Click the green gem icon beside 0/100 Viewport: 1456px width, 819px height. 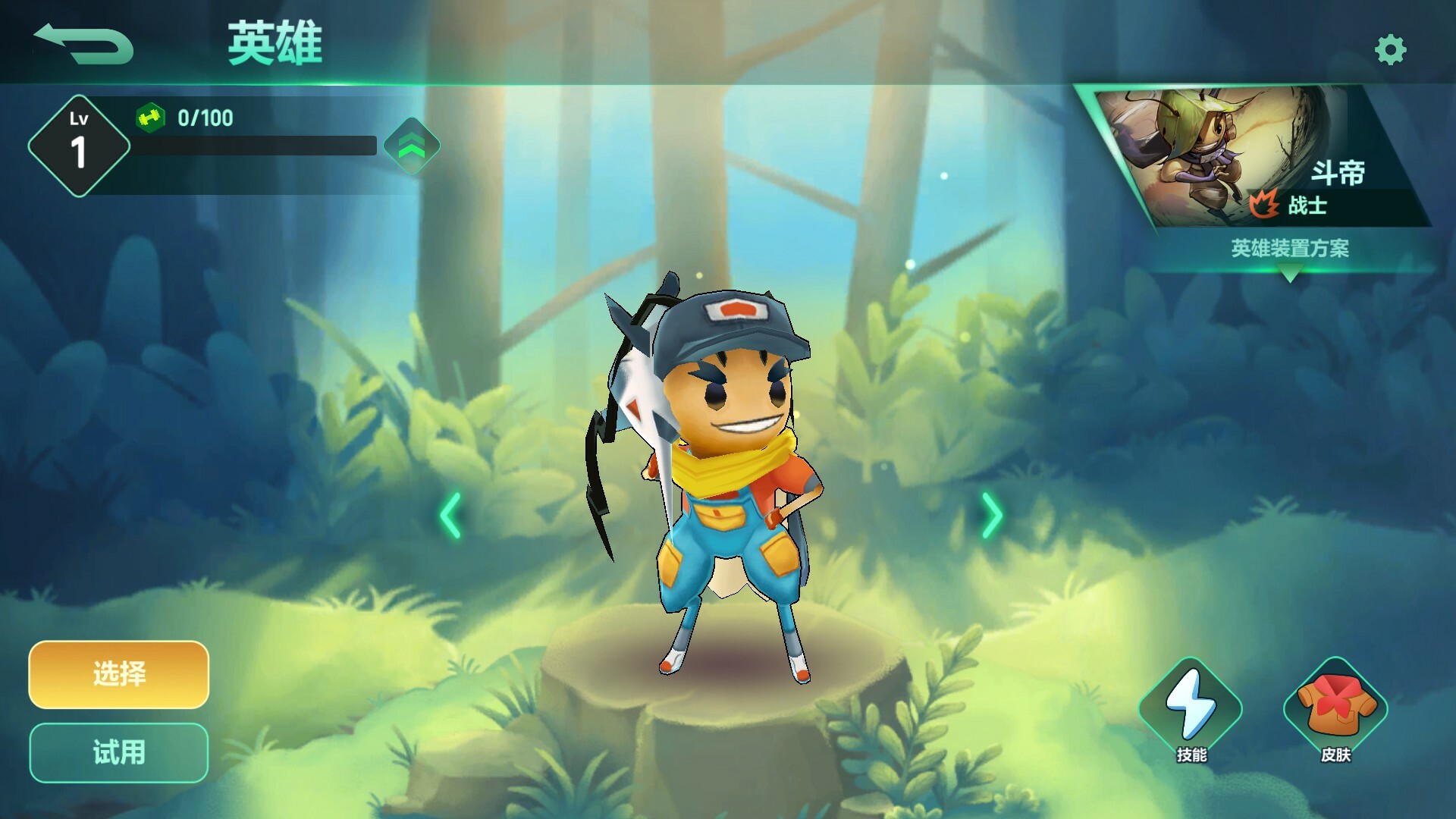pos(152,118)
